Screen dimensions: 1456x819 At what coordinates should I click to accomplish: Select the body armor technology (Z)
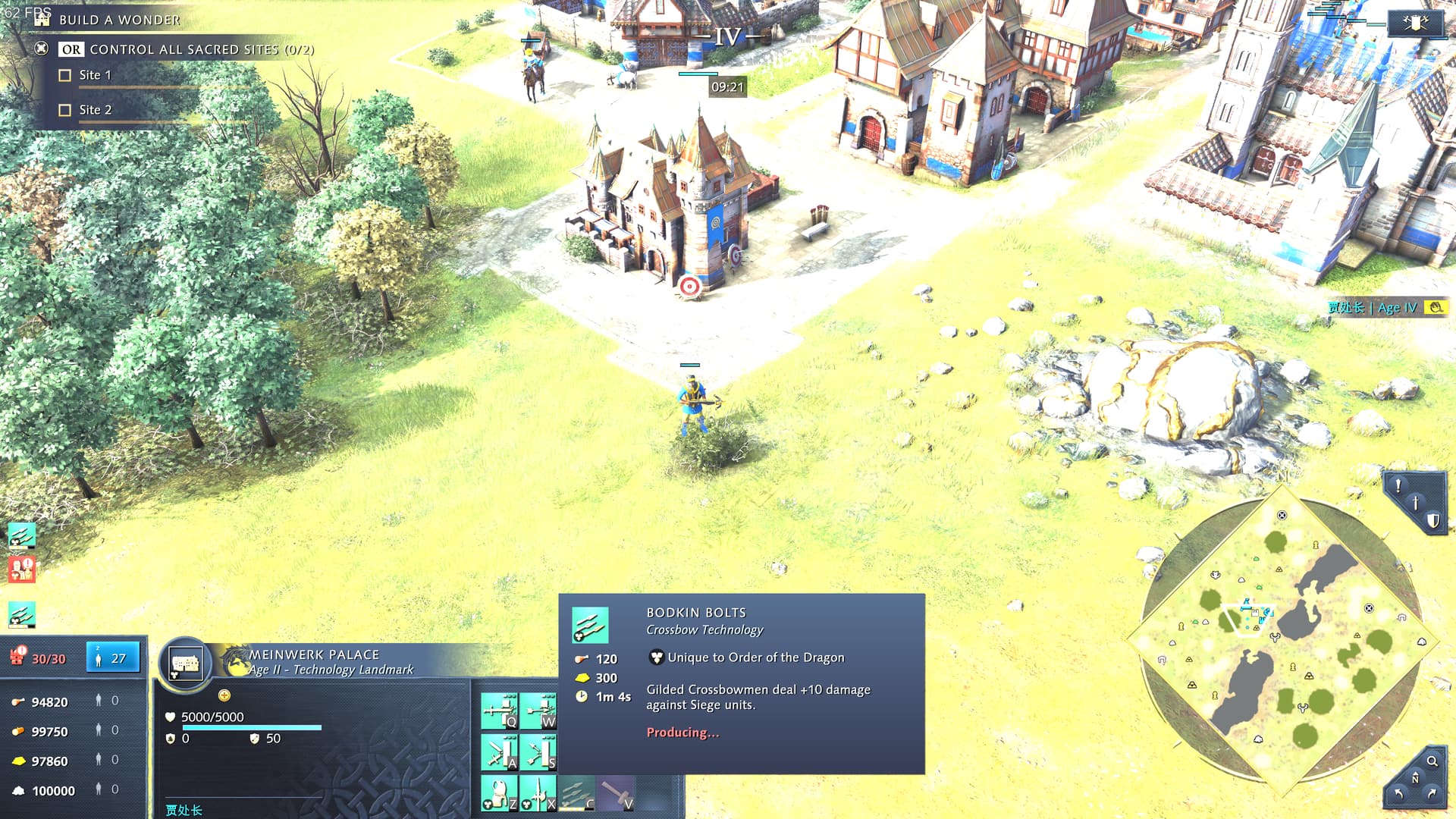[499, 792]
